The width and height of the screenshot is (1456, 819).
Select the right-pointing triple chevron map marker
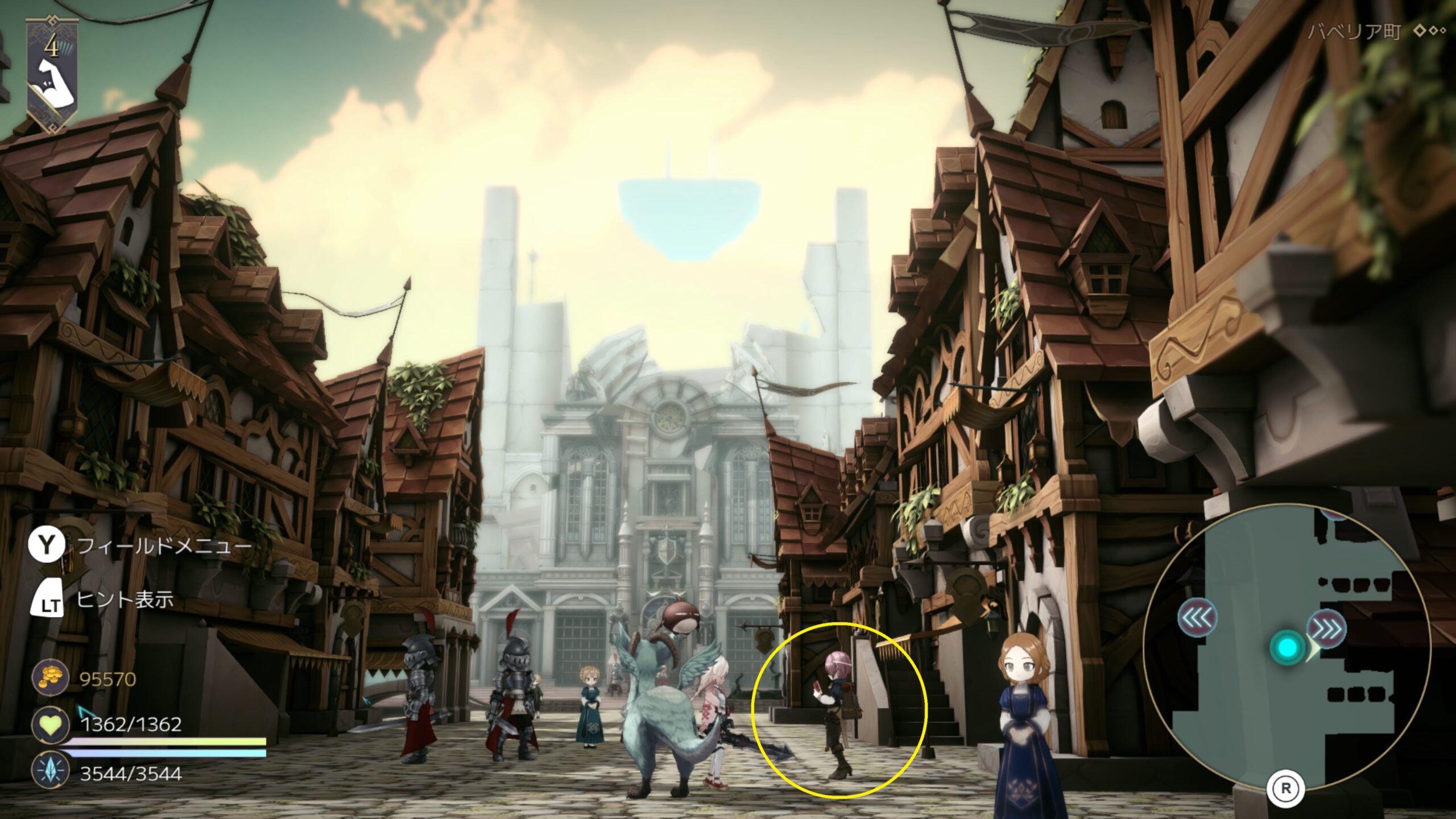click(x=1326, y=629)
